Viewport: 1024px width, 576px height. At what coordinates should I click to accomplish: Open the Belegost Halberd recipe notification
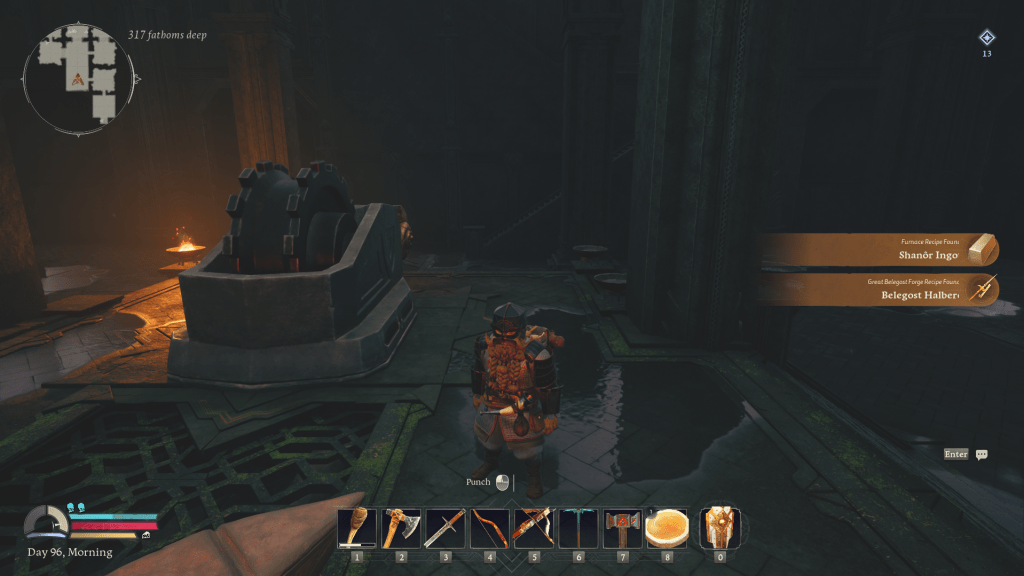click(x=880, y=290)
